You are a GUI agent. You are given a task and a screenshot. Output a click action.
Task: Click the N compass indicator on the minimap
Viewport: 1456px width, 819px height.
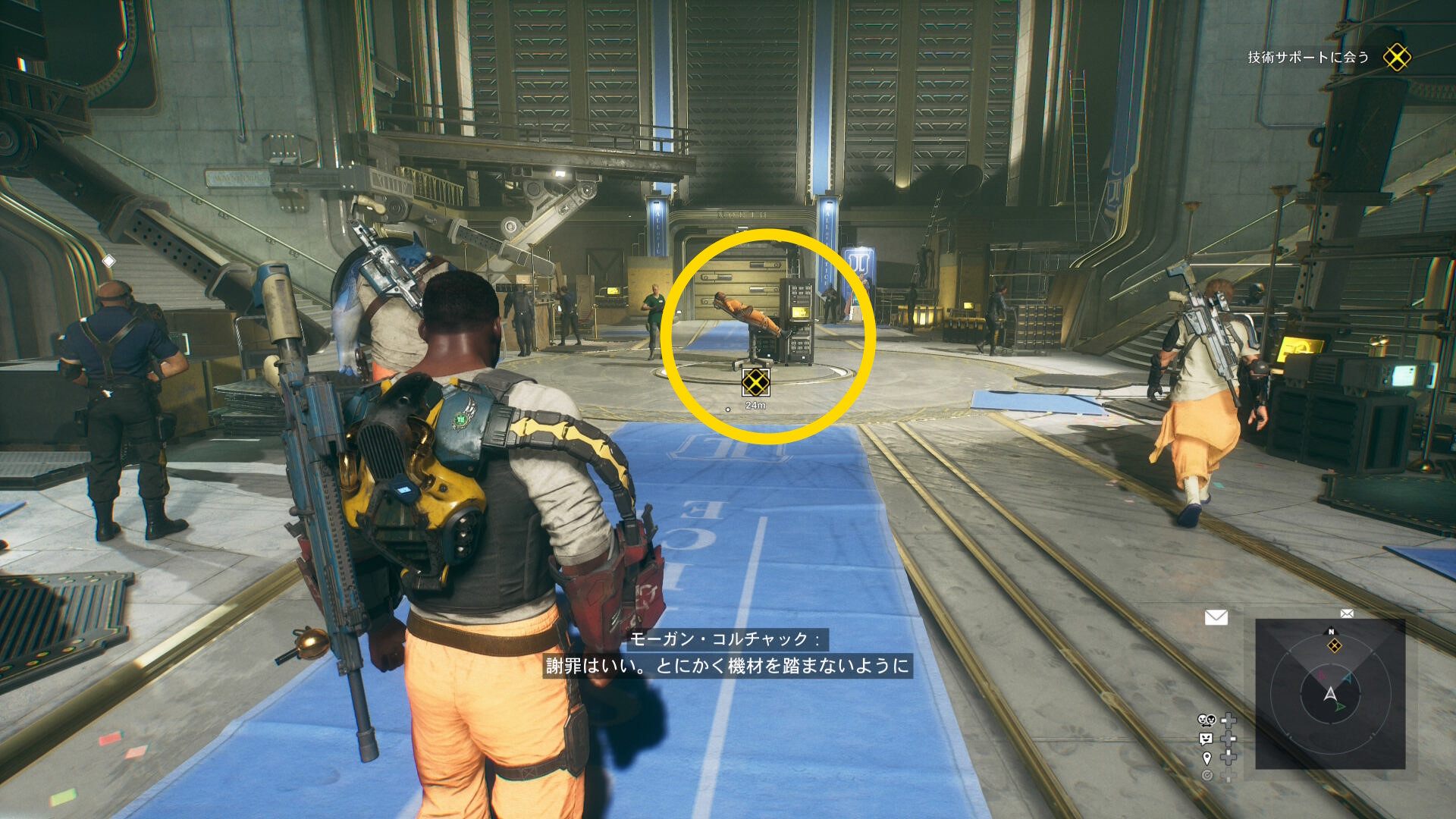coord(1331,632)
